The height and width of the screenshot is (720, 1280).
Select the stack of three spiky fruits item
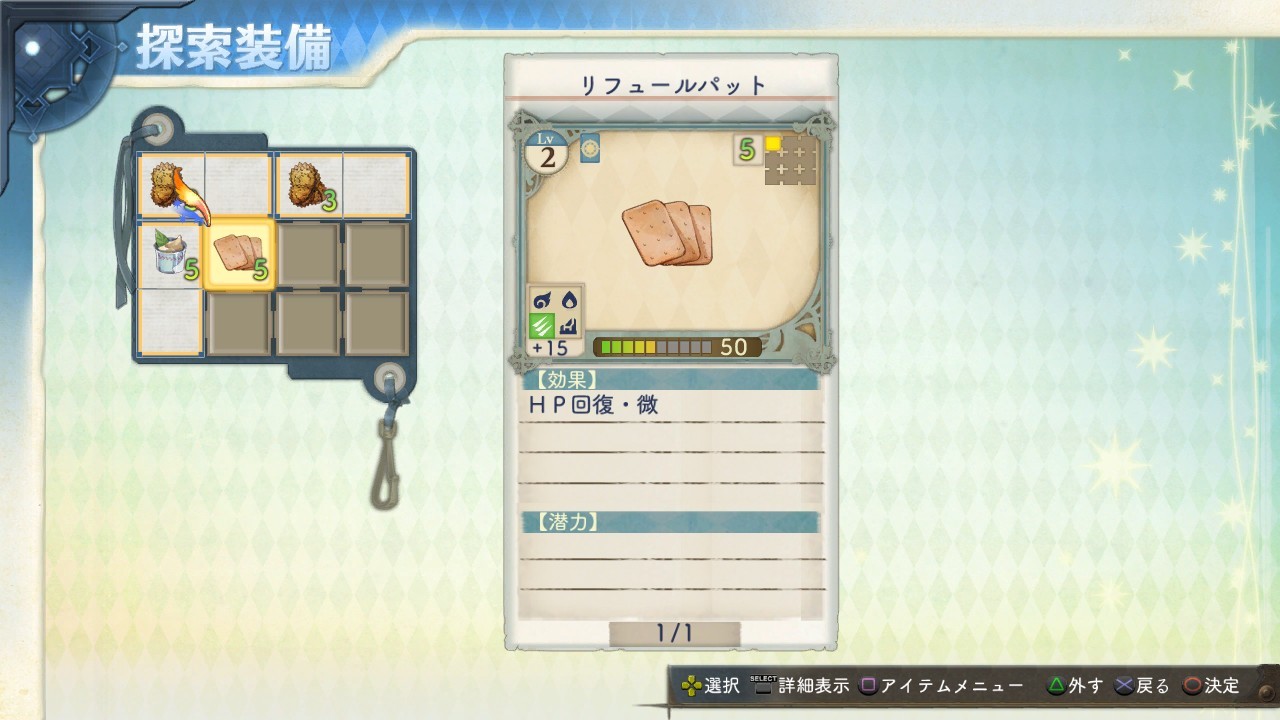(x=304, y=185)
